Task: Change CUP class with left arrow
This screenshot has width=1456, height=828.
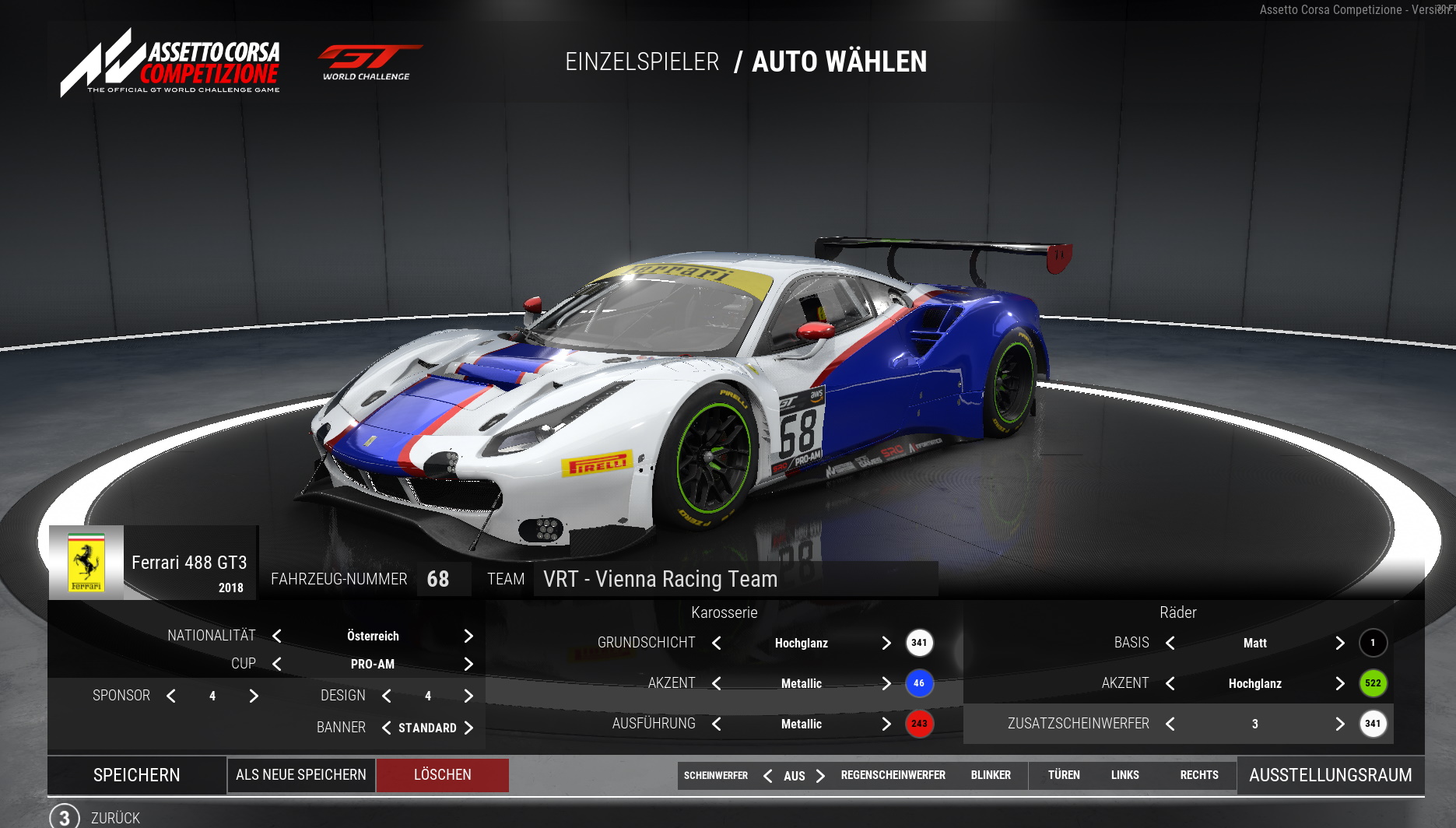Action: tap(277, 664)
